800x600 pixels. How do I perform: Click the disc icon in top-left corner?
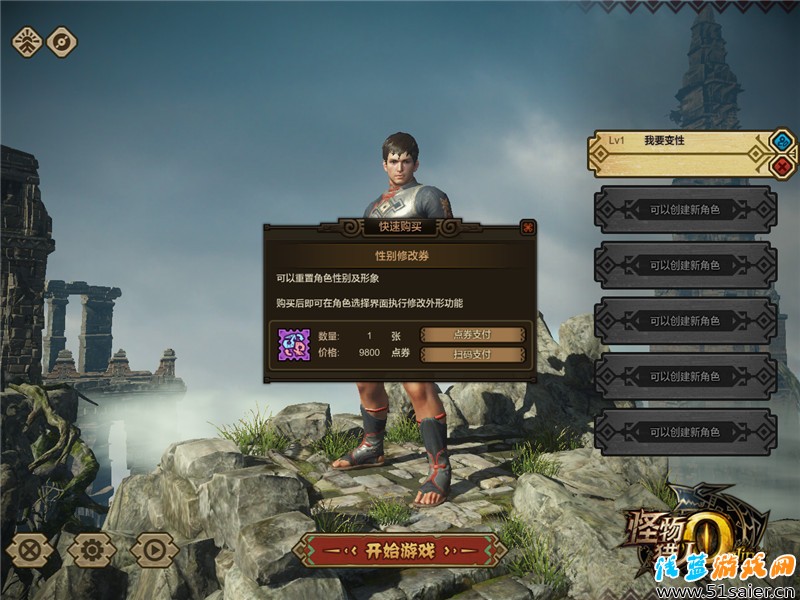coord(62,42)
